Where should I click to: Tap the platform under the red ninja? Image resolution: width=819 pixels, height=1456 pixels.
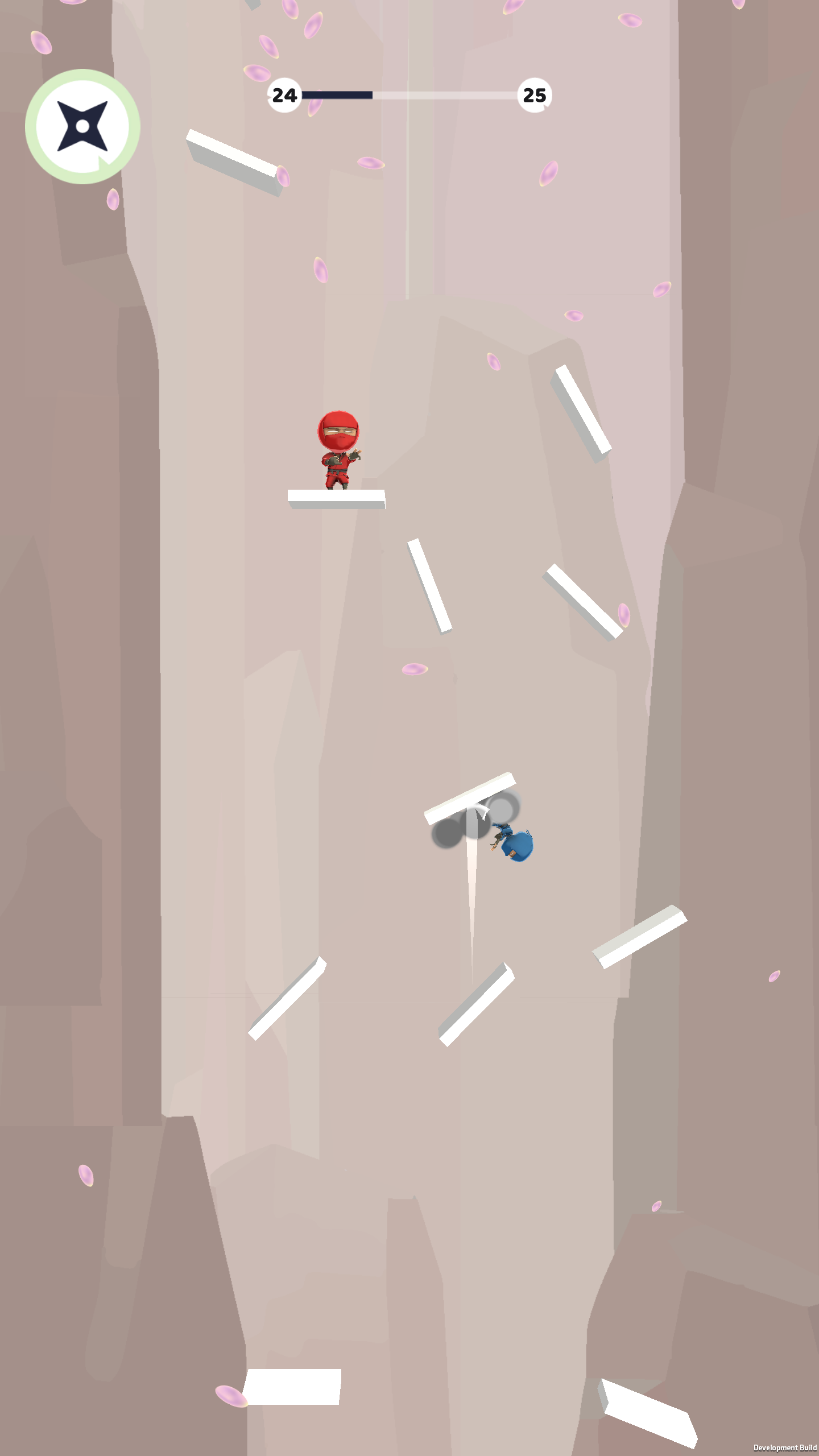336,499
